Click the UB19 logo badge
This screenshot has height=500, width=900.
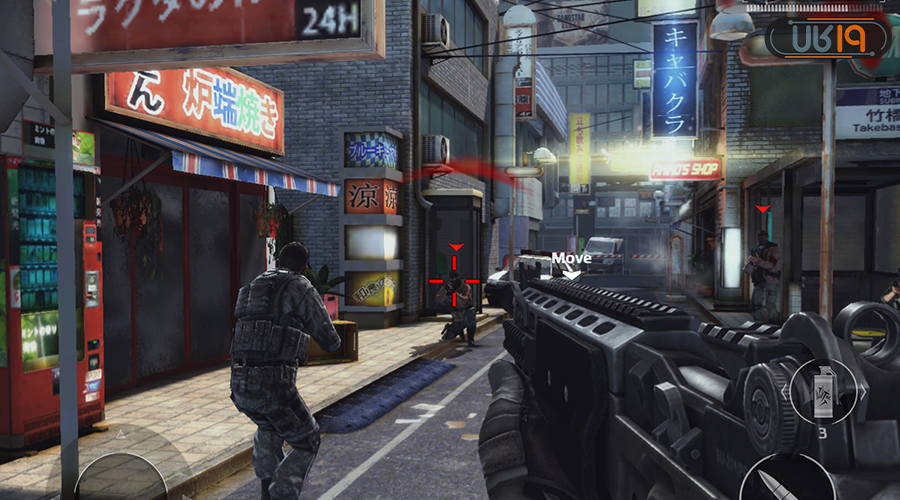click(x=826, y=40)
